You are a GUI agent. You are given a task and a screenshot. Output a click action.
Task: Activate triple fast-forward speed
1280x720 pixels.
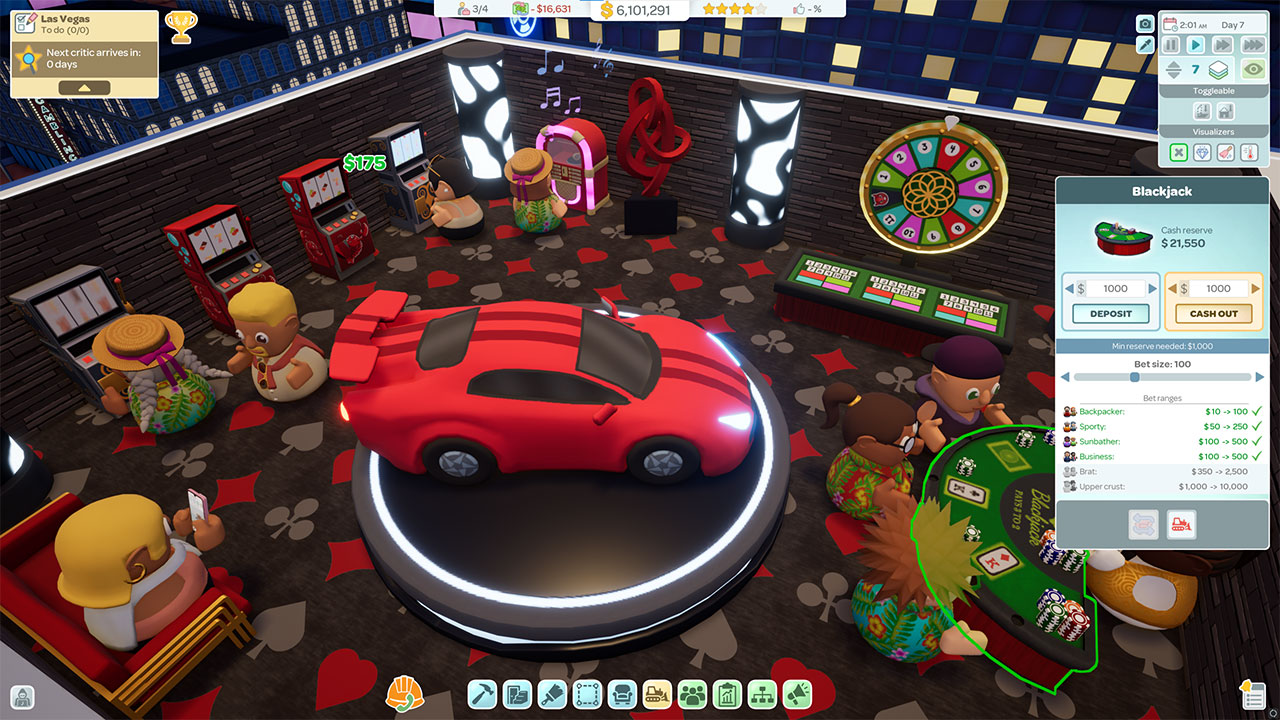click(x=1252, y=45)
